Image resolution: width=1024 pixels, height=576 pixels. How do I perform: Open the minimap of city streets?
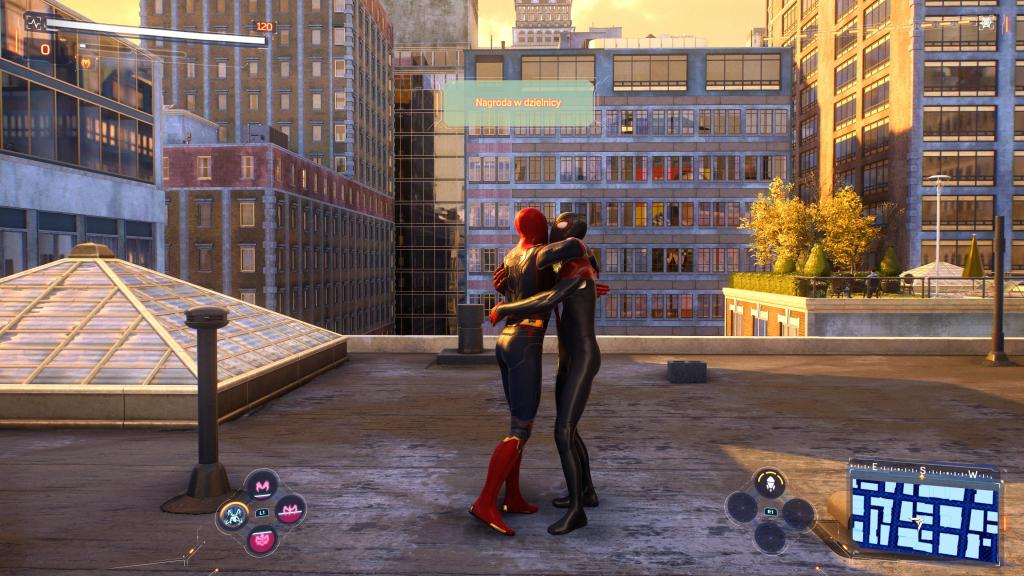(x=923, y=517)
